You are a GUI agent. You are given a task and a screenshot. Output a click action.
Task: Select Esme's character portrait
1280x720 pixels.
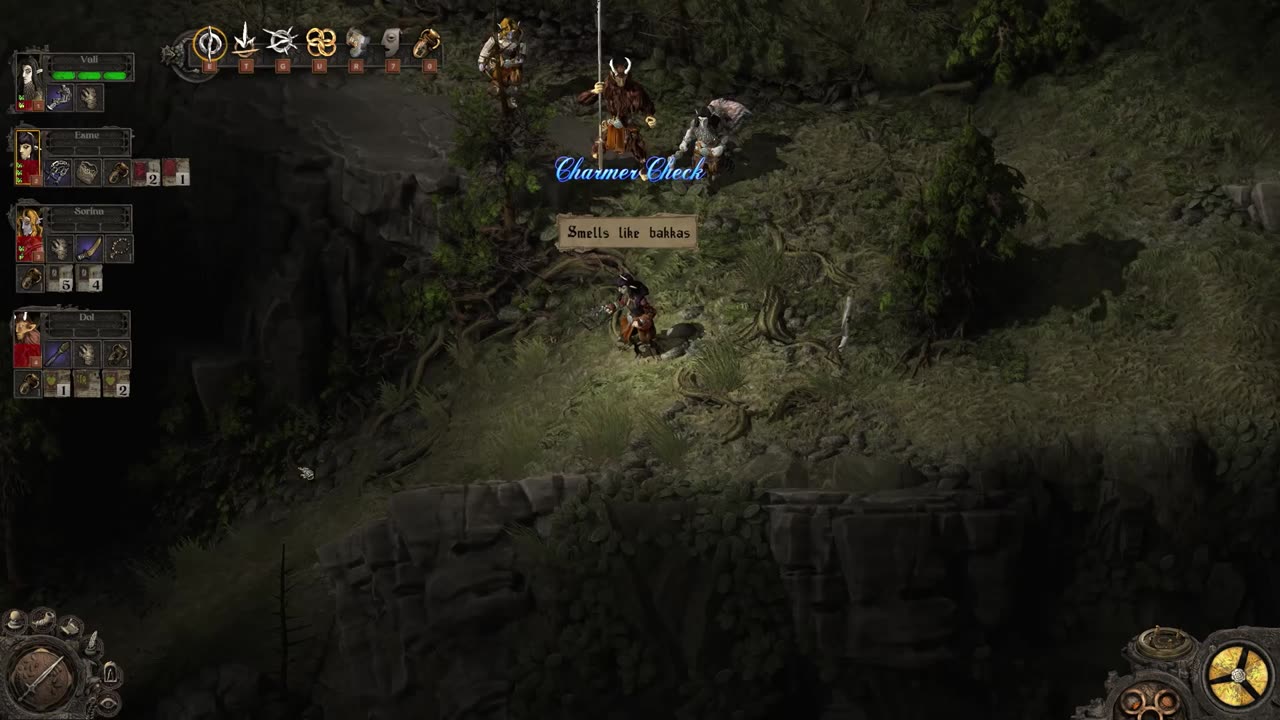(28, 156)
